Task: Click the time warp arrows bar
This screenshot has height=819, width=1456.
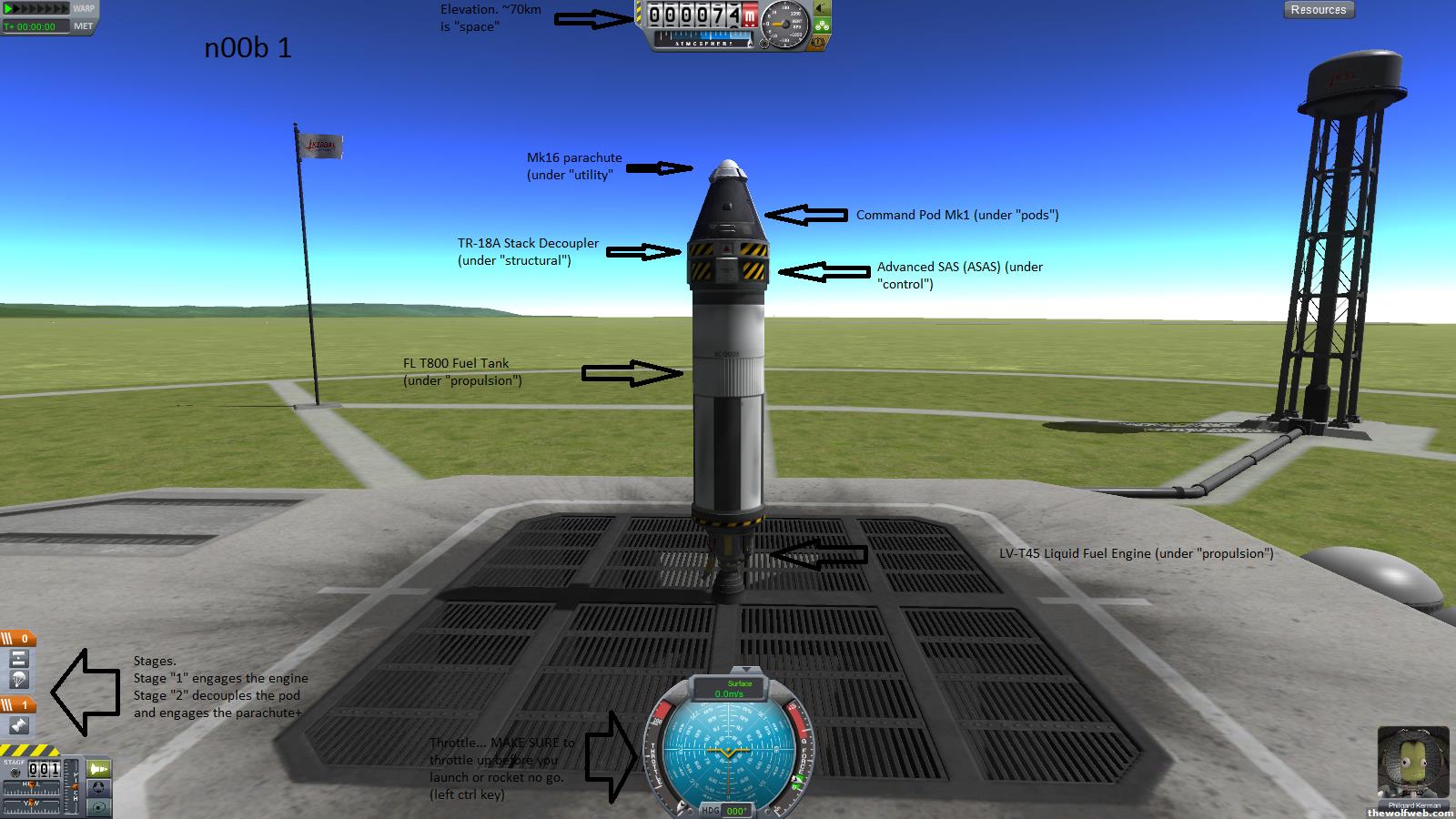Action: tap(36, 8)
